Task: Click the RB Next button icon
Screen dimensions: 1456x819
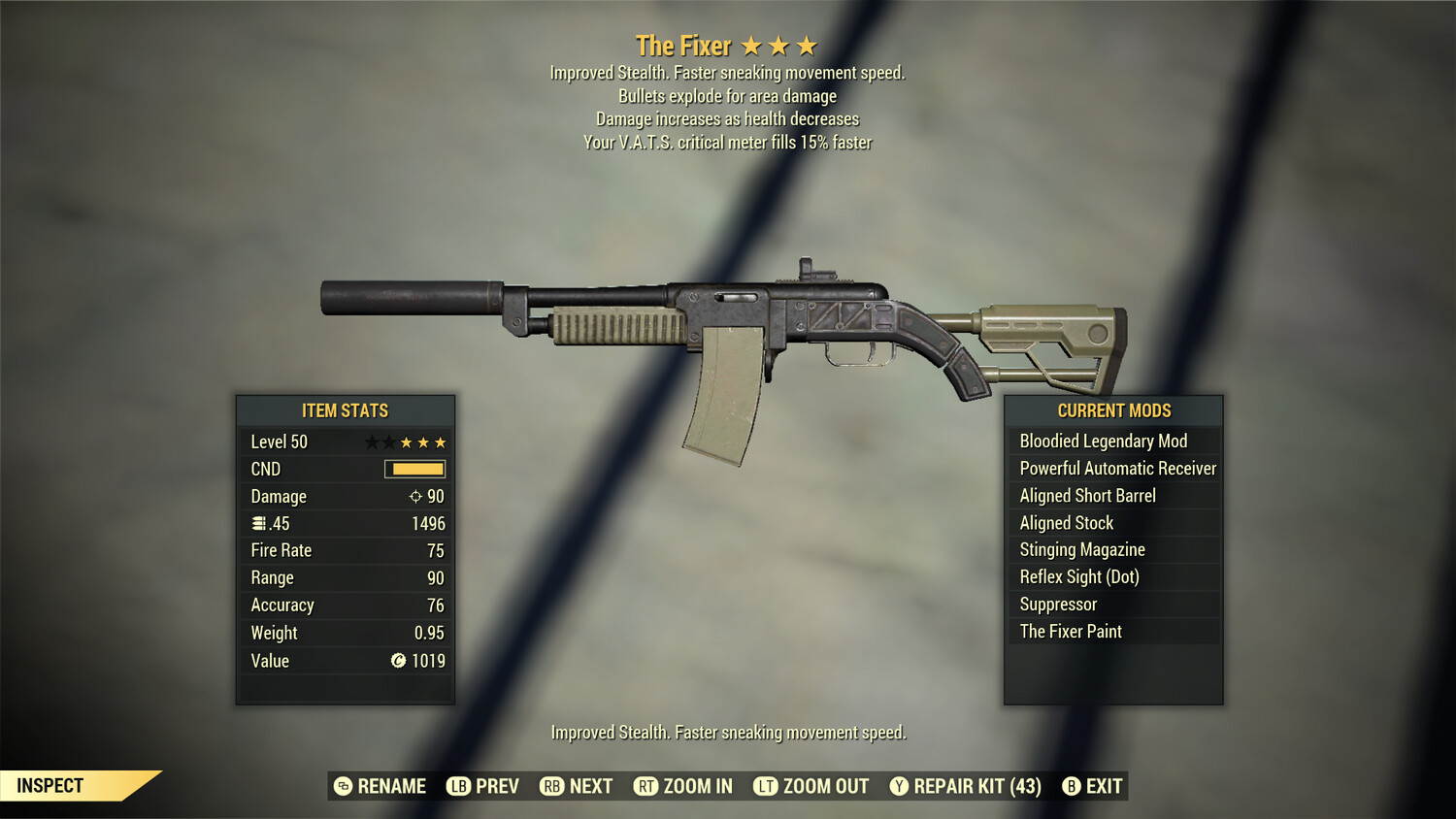Action: click(x=550, y=786)
